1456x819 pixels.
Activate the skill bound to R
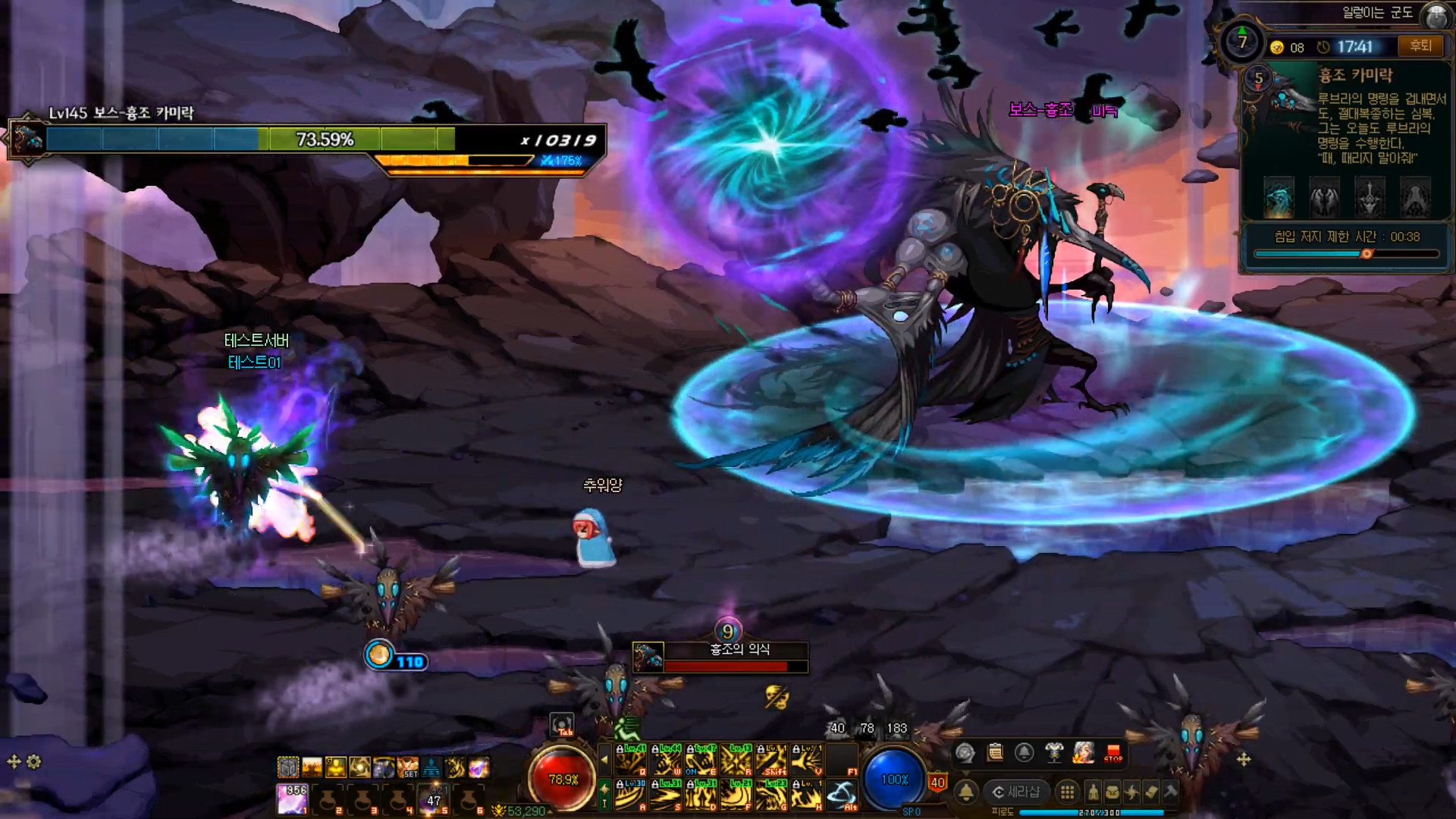(736, 758)
